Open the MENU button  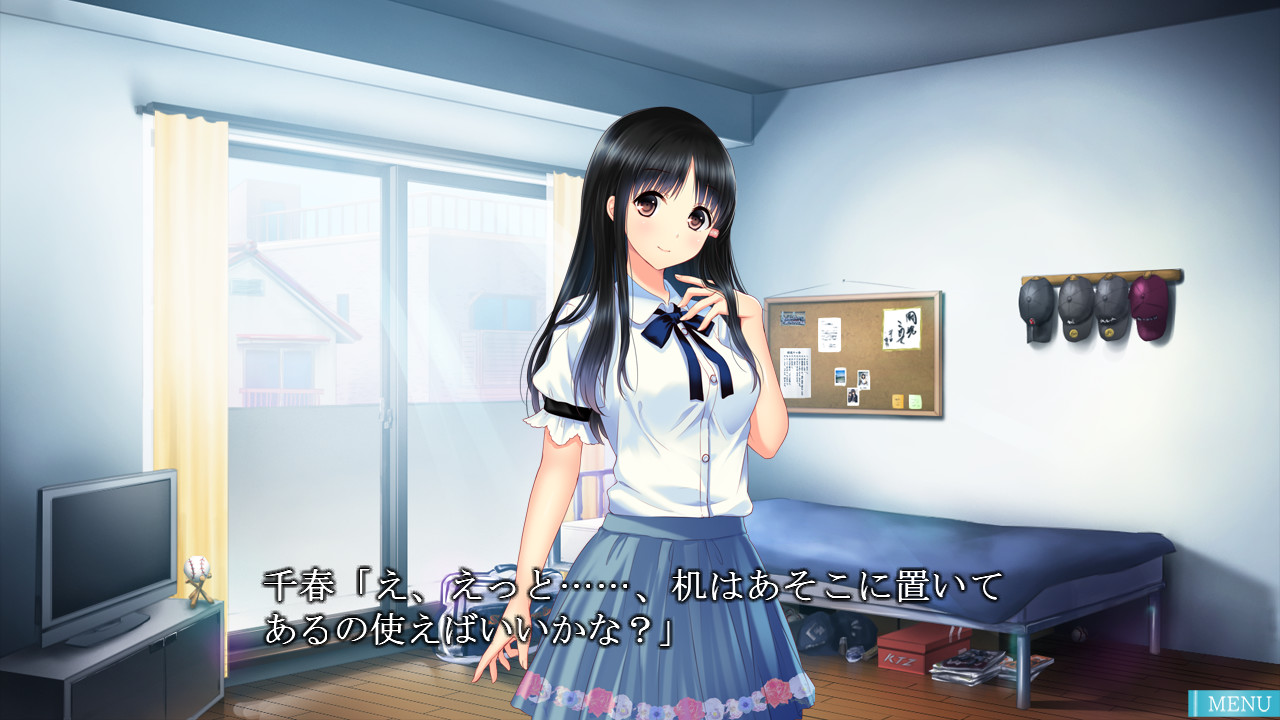tap(1240, 704)
